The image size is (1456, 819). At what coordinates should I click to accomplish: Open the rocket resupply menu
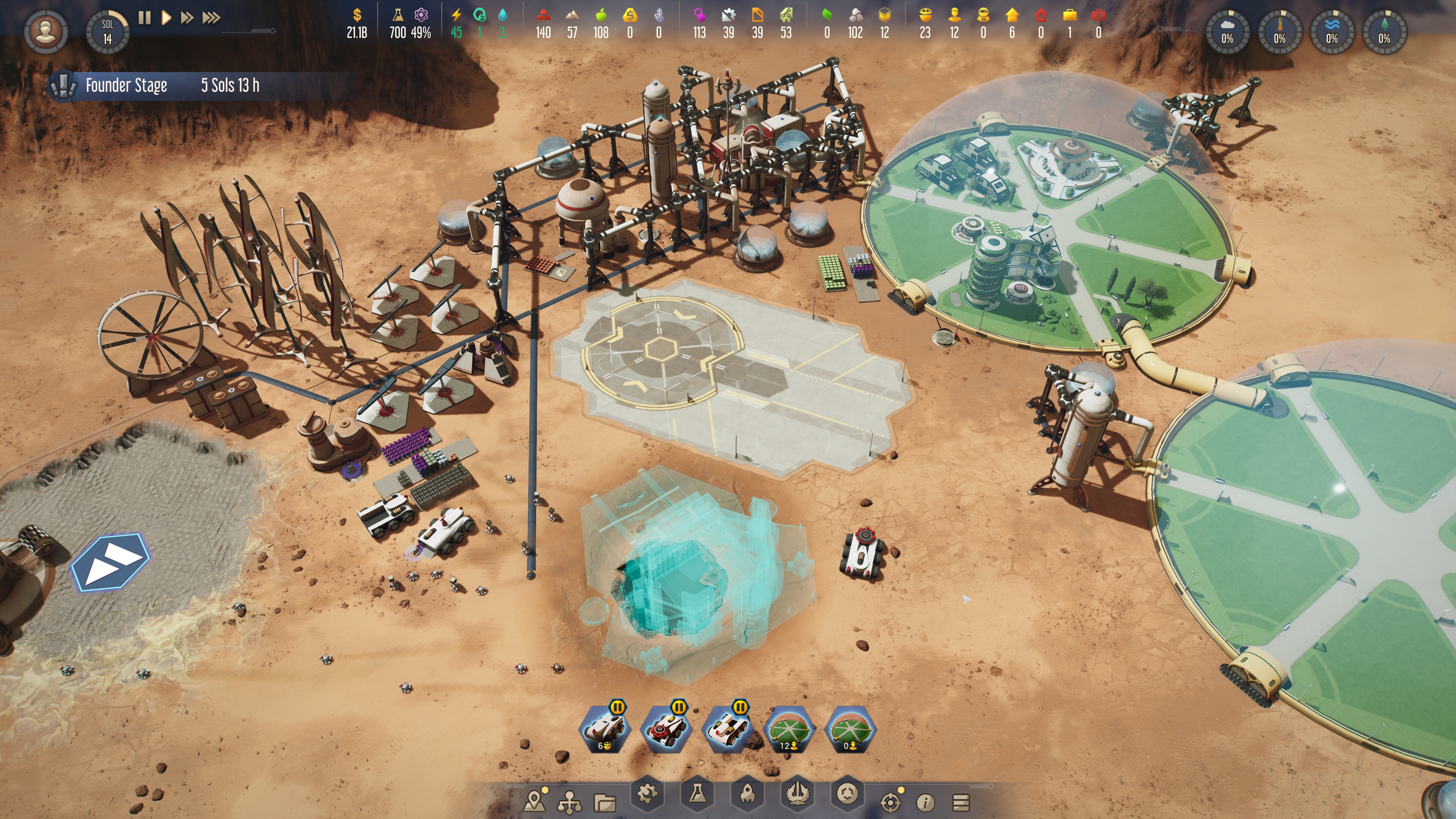(x=747, y=795)
